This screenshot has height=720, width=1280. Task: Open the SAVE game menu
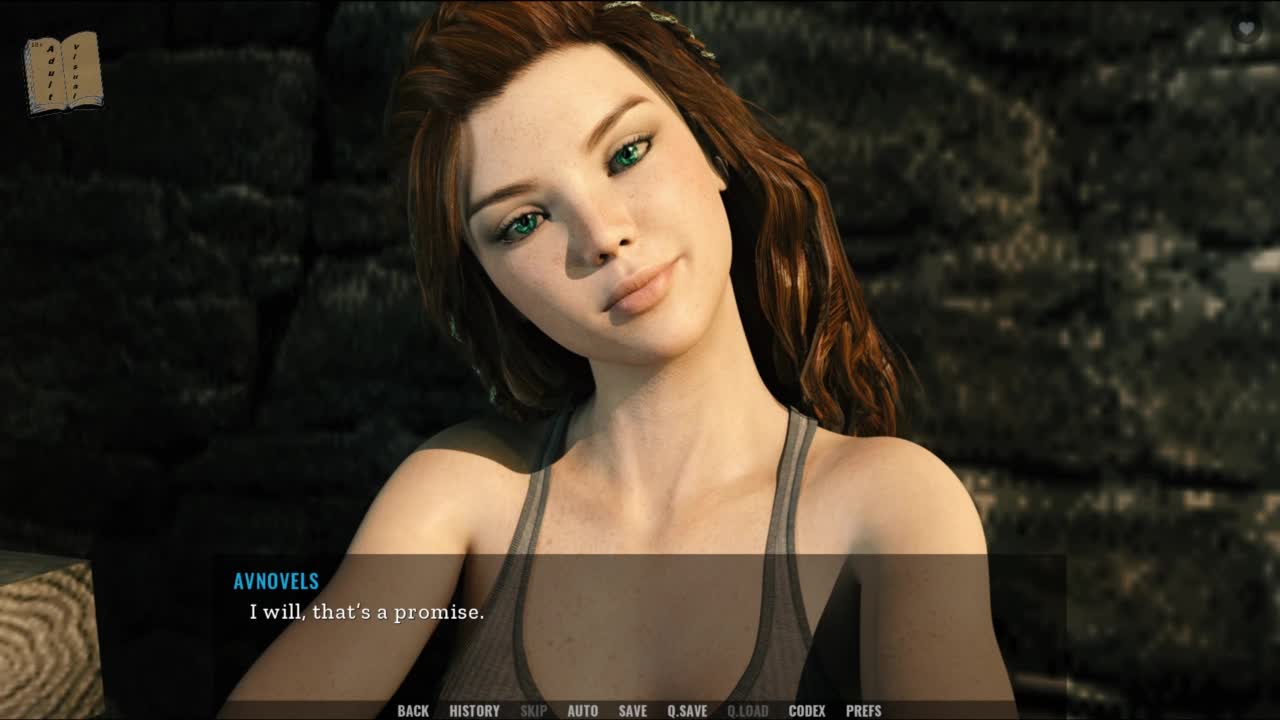pyautogui.click(x=632, y=711)
